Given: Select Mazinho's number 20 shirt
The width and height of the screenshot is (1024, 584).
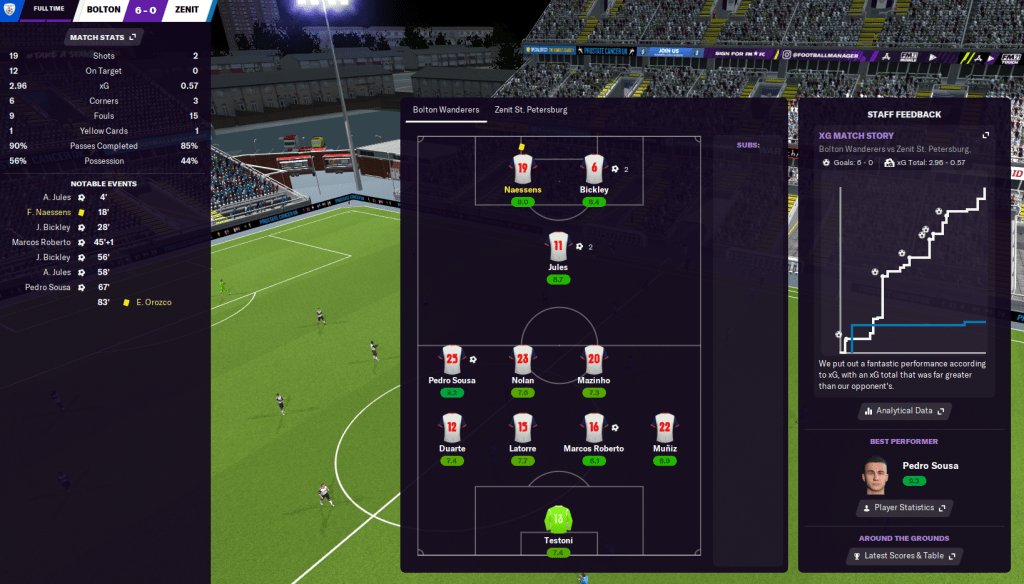Looking at the screenshot, I should pos(593,359).
